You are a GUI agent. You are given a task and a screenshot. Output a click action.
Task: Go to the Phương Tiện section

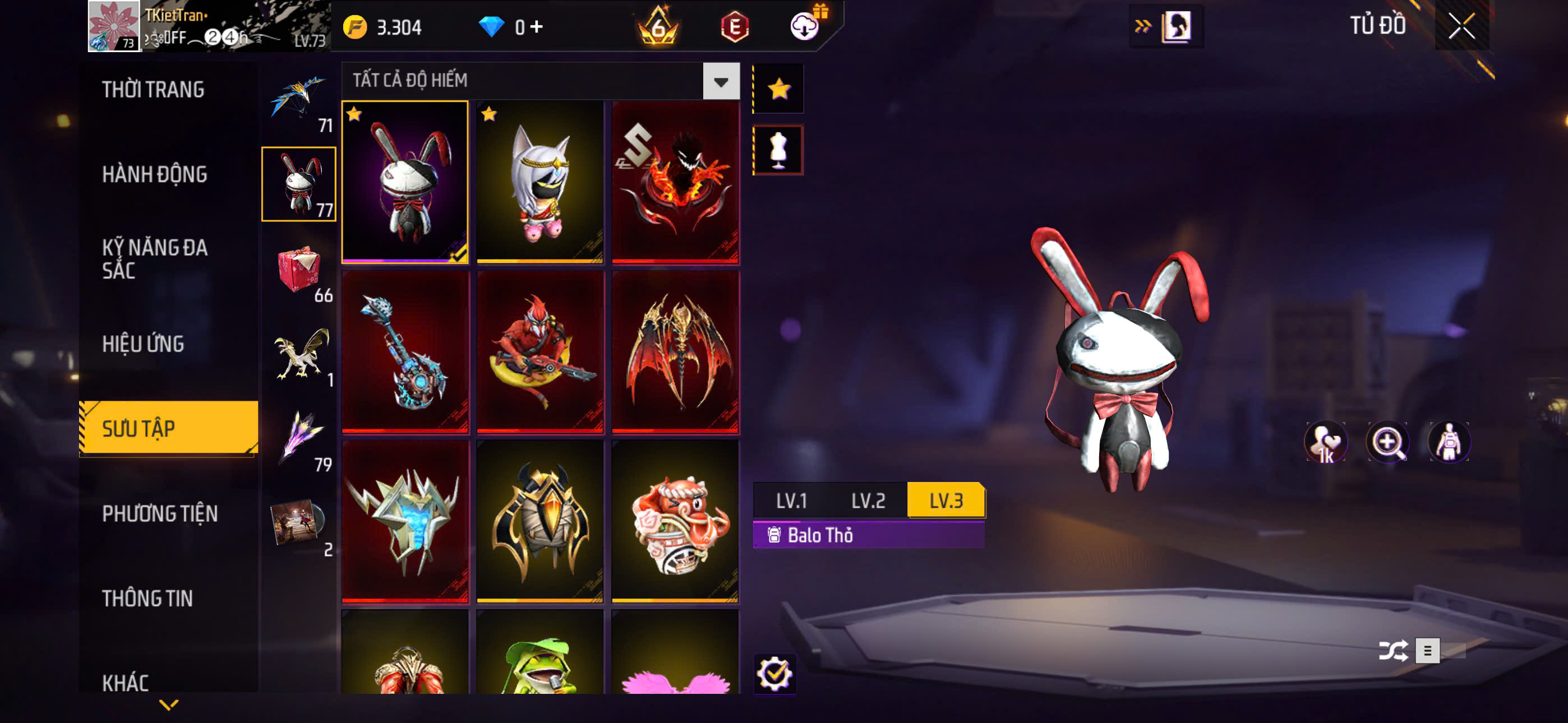coord(159,513)
